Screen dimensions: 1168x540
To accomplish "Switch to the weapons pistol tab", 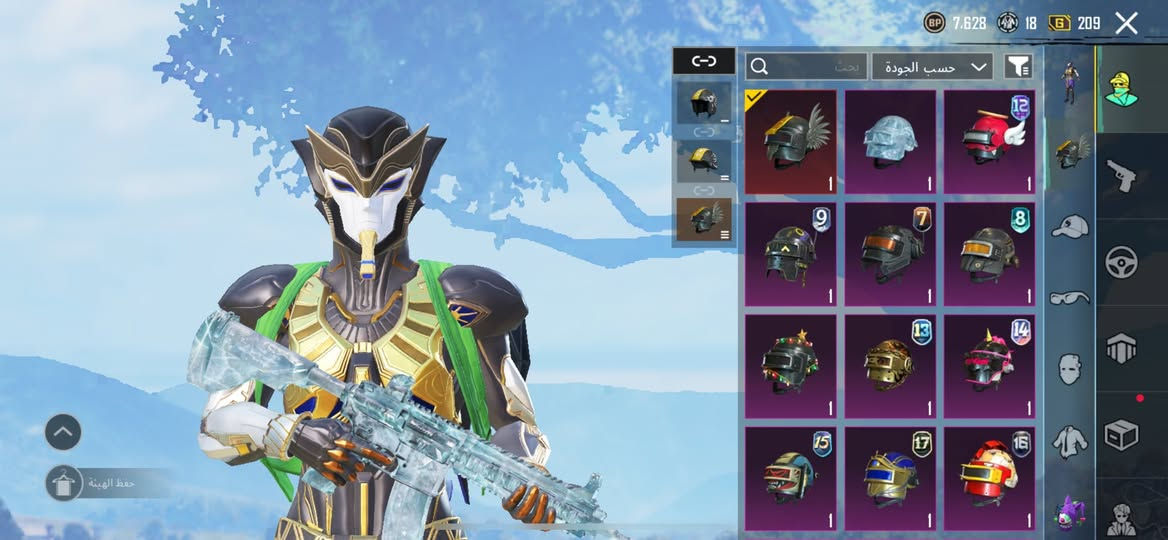I will coord(1121,177).
